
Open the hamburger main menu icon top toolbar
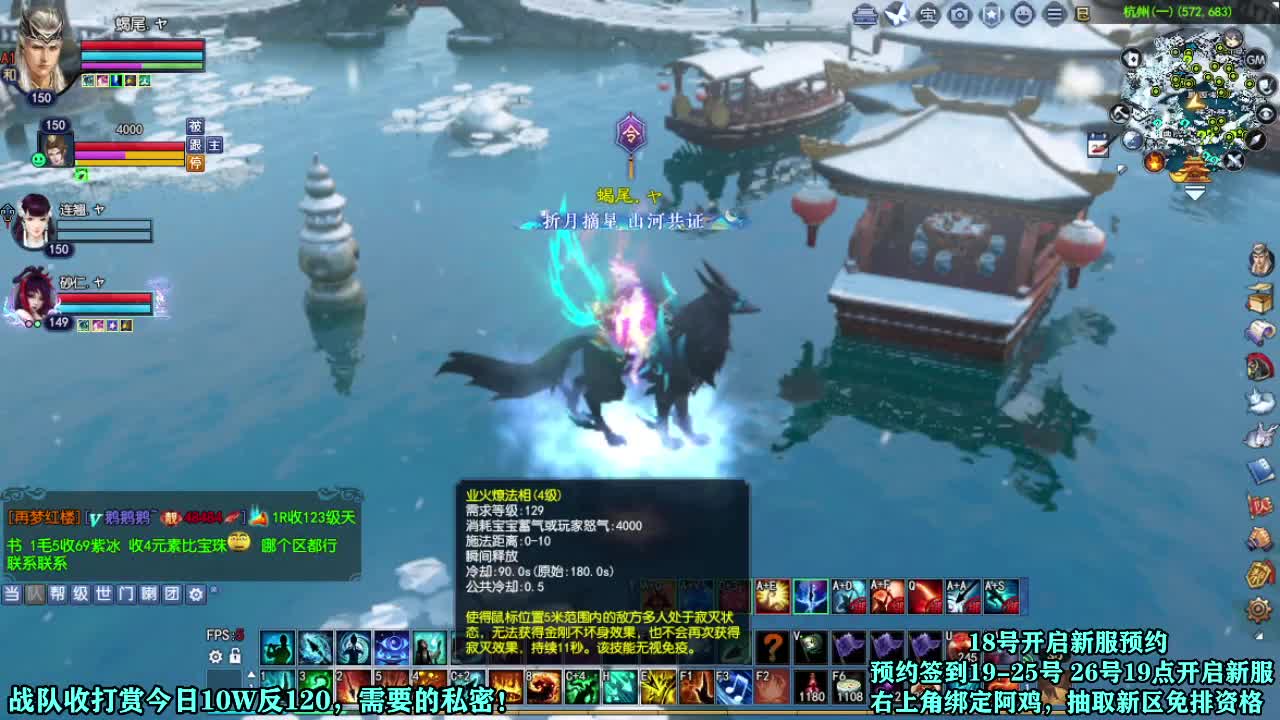click(1053, 15)
